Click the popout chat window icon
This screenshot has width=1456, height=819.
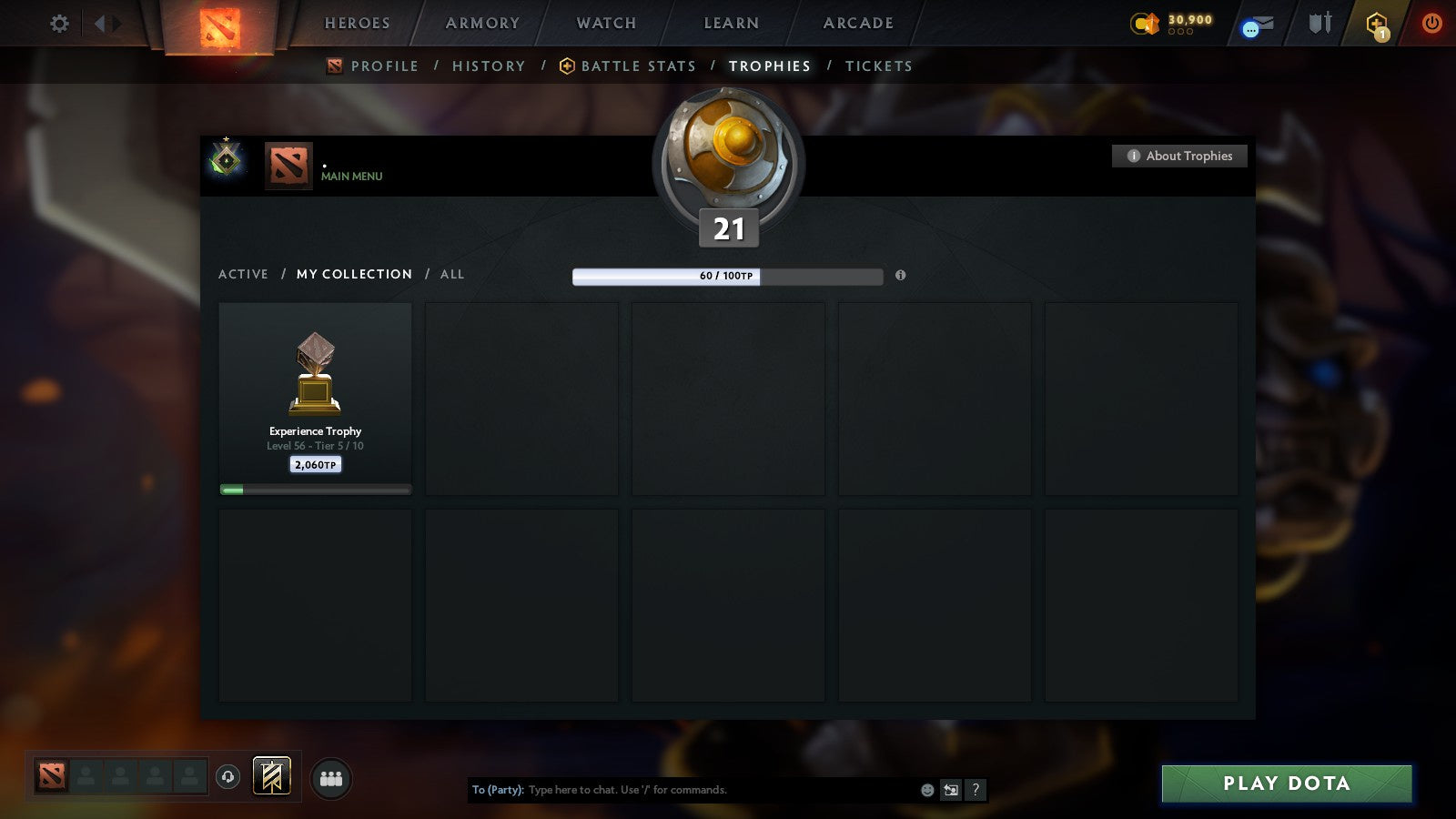pos(949,791)
